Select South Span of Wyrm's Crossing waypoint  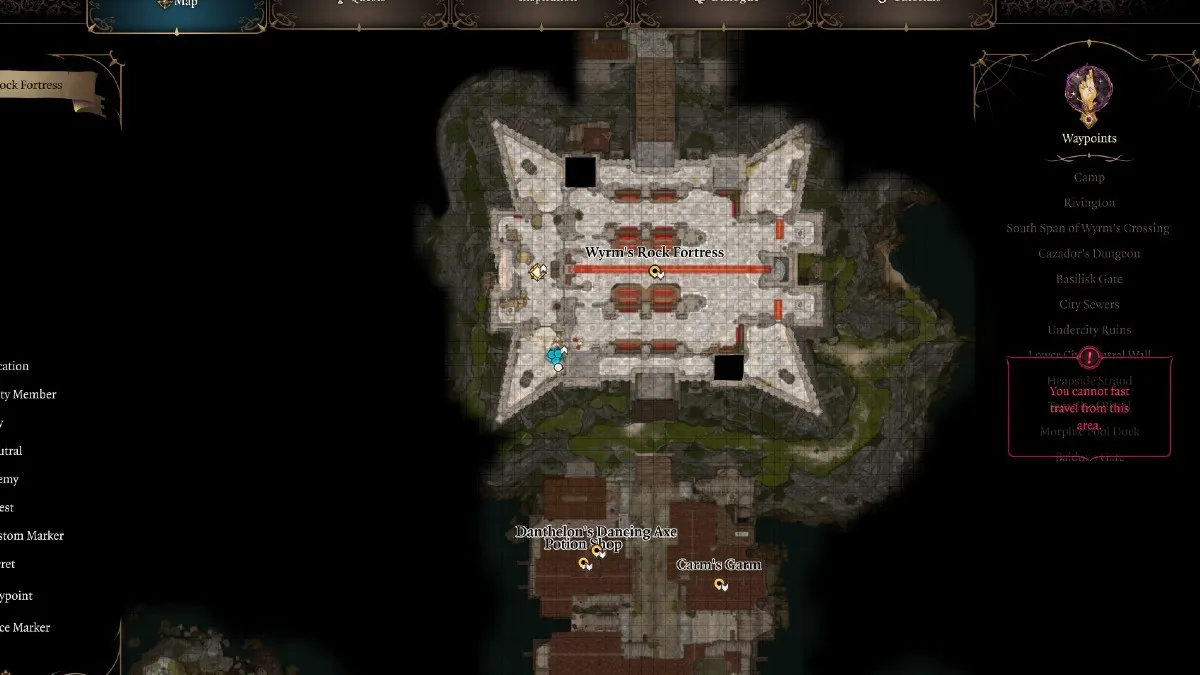pos(1087,228)
